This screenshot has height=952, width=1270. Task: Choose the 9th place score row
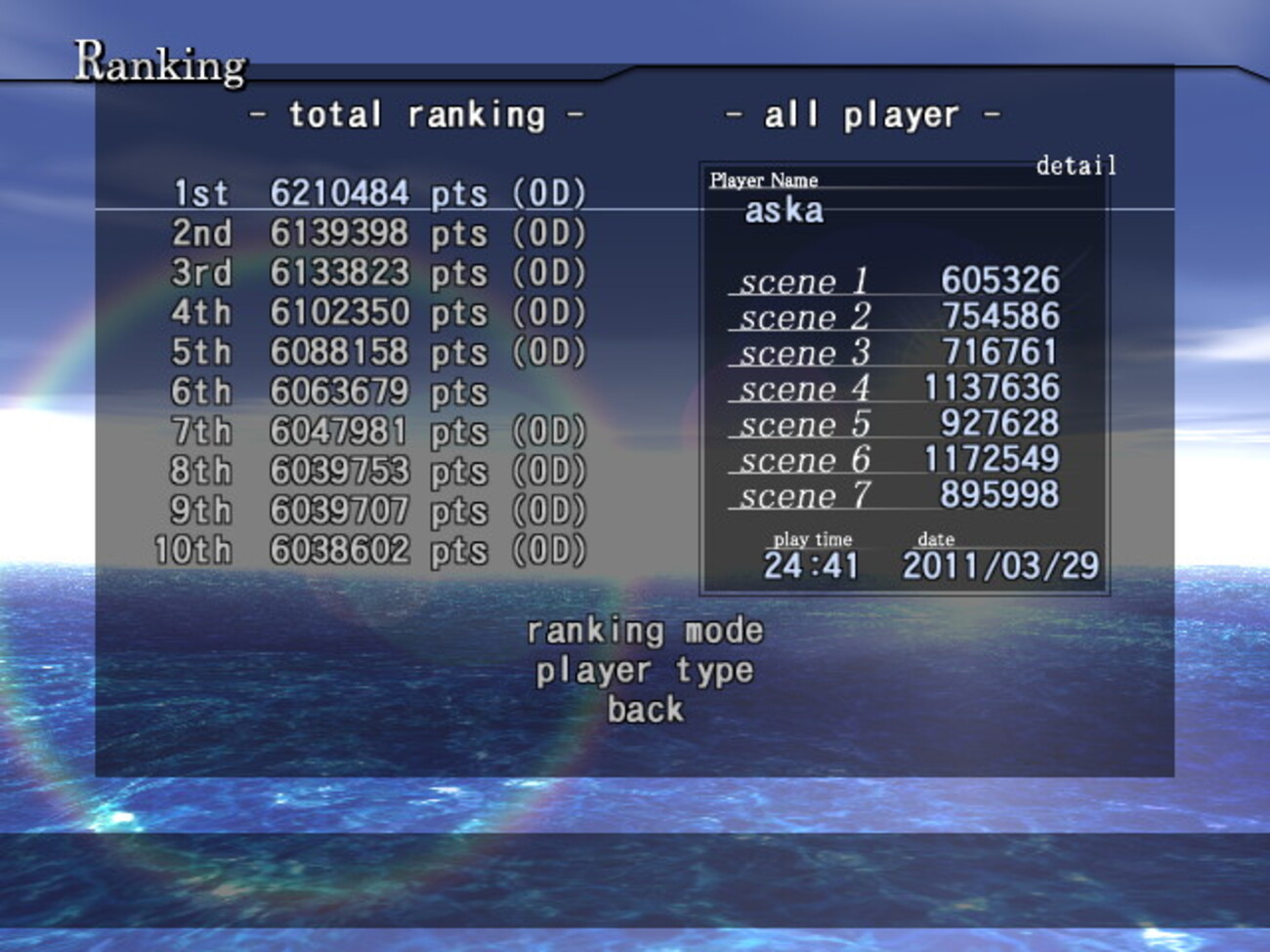[379, 511]
